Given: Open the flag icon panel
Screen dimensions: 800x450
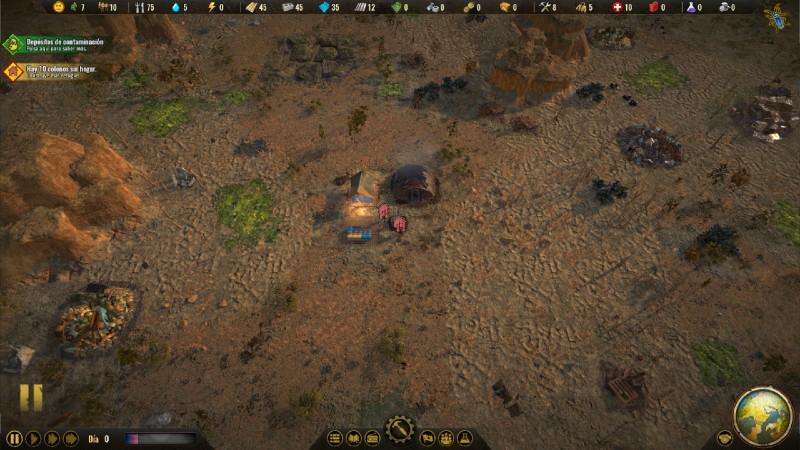Looking at the screenshot, I should (427, 438).
